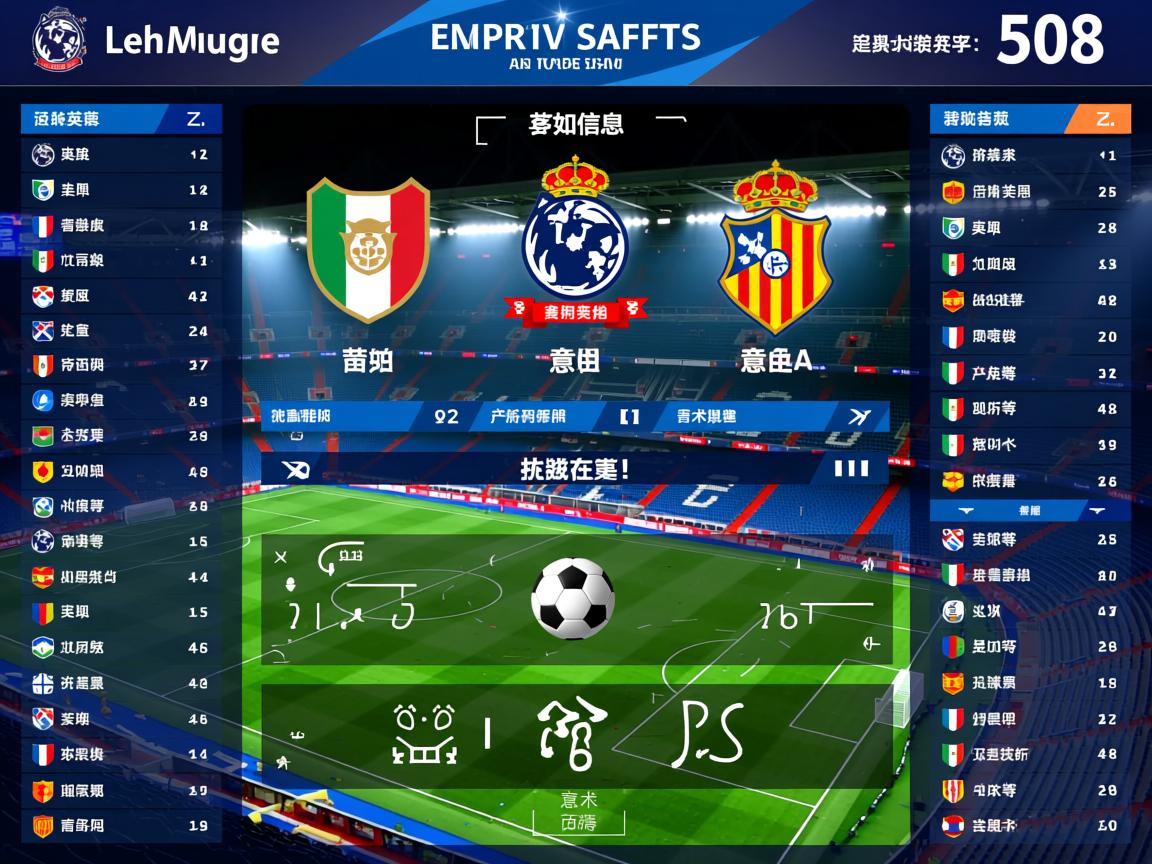Click the three-bar icon on the banner
This screenshot has height=864, width=1152.
pos(850,468)
